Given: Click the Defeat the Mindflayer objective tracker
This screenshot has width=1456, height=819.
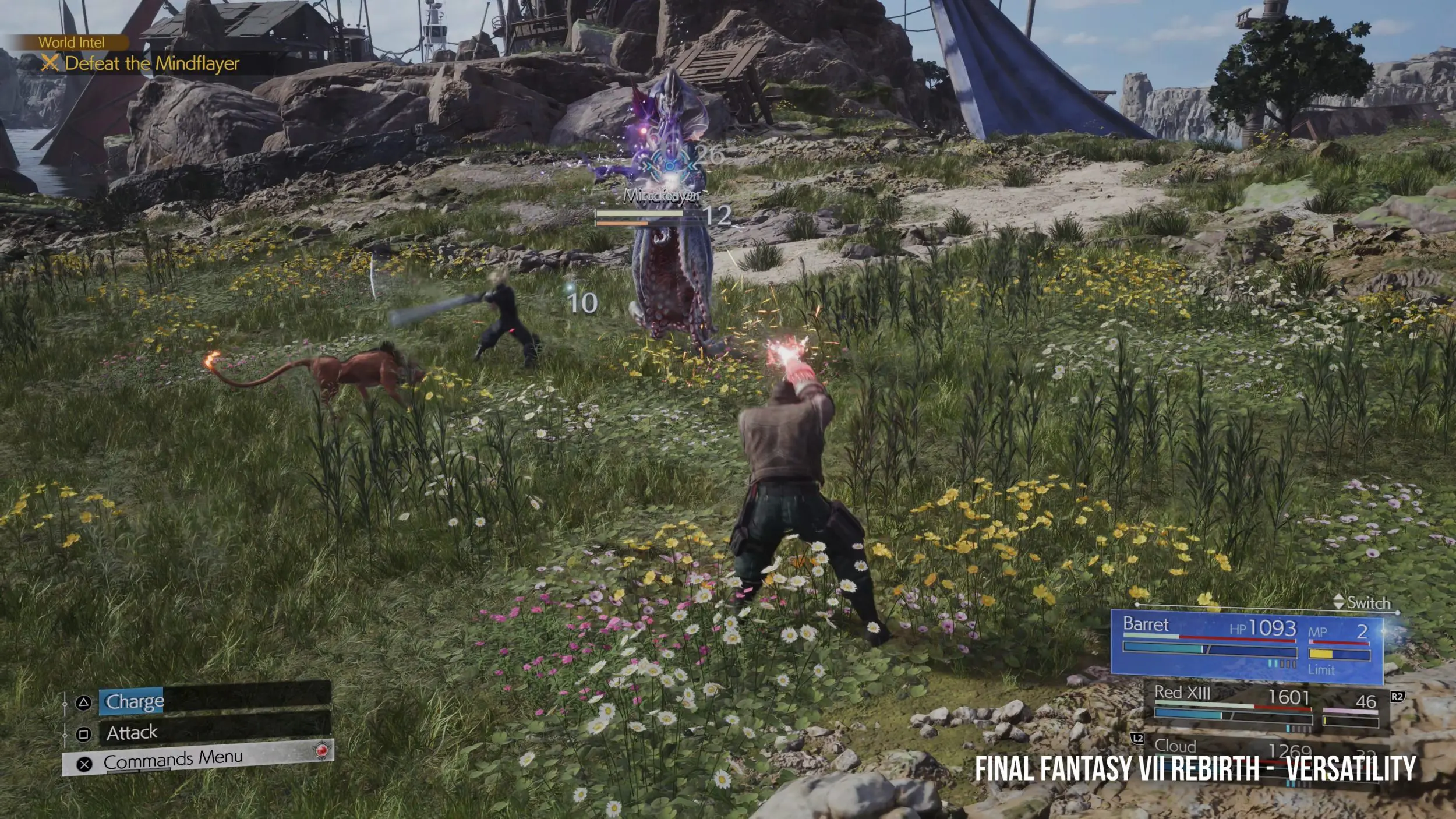Looking at the screenshot, I should click(151, 63).
